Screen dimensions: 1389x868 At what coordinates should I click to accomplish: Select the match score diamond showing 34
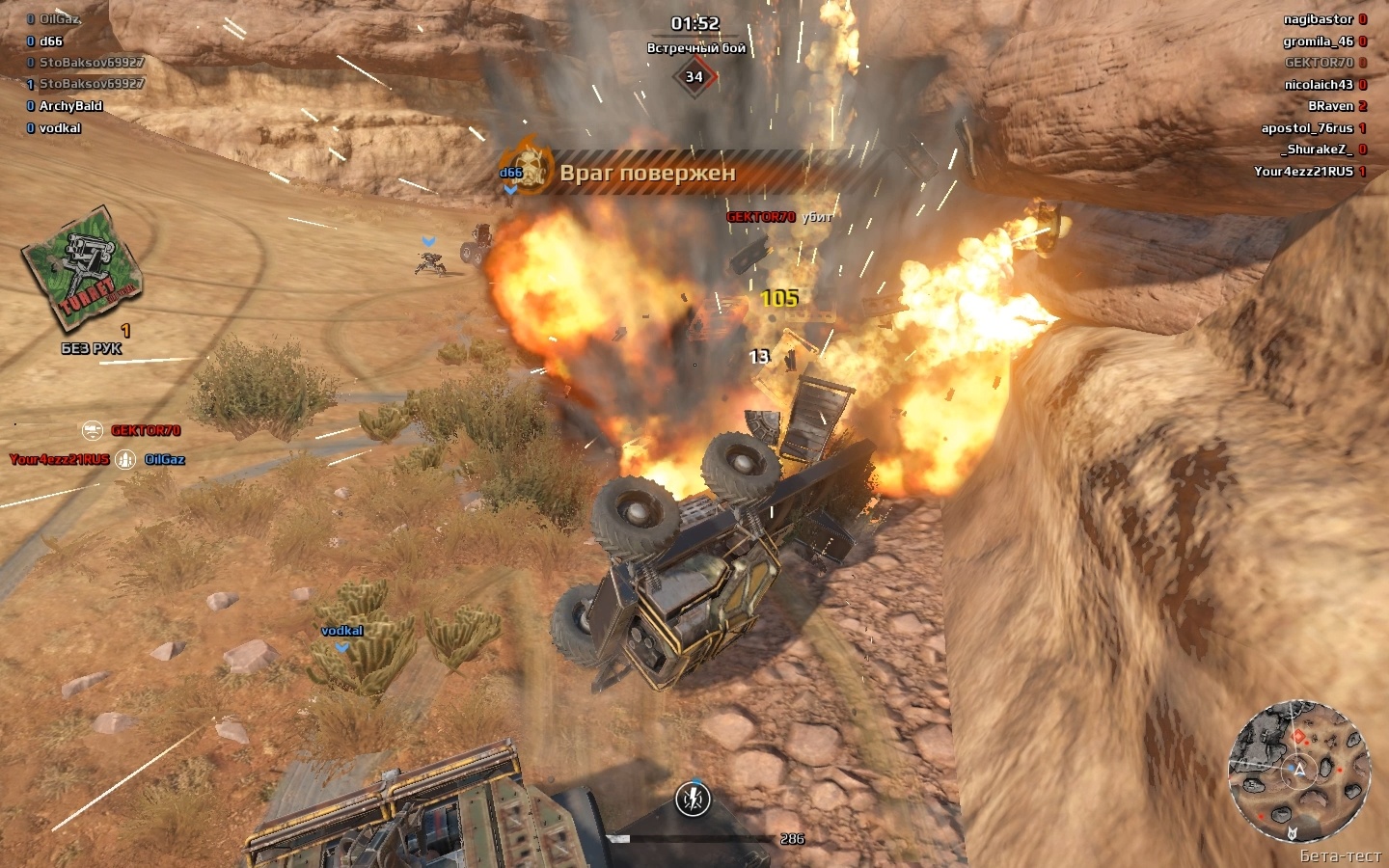pyautogui.click(x=694, y=77)
